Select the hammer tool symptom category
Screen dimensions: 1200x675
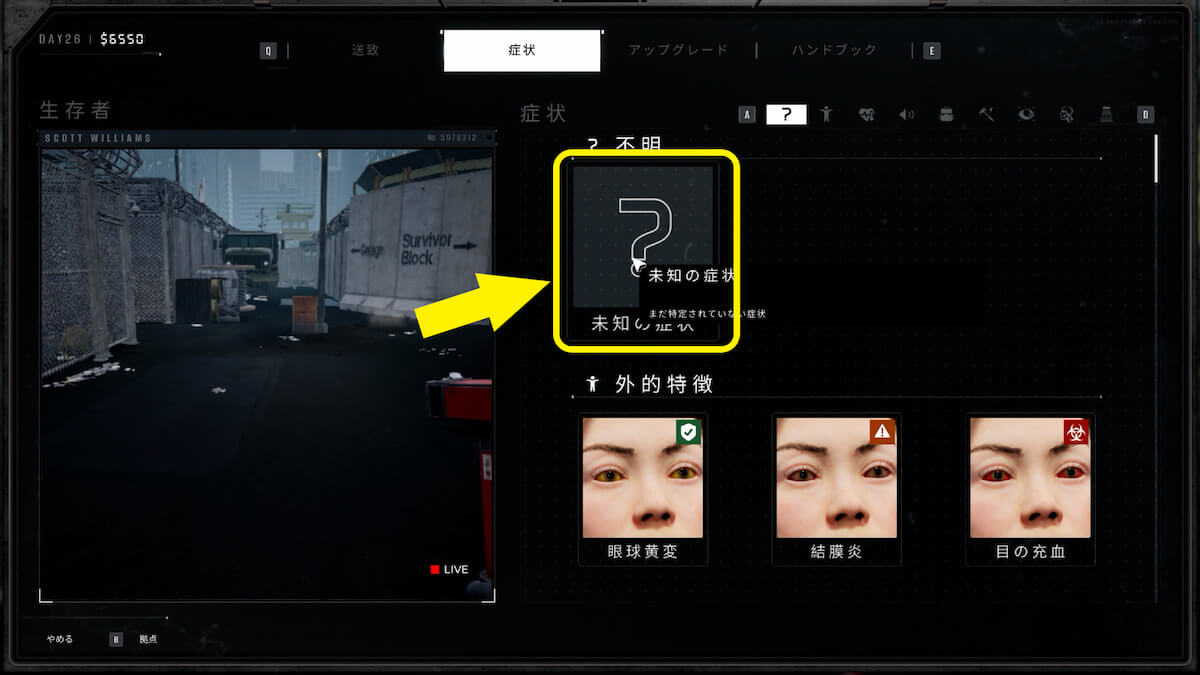[x=986, y=114]
